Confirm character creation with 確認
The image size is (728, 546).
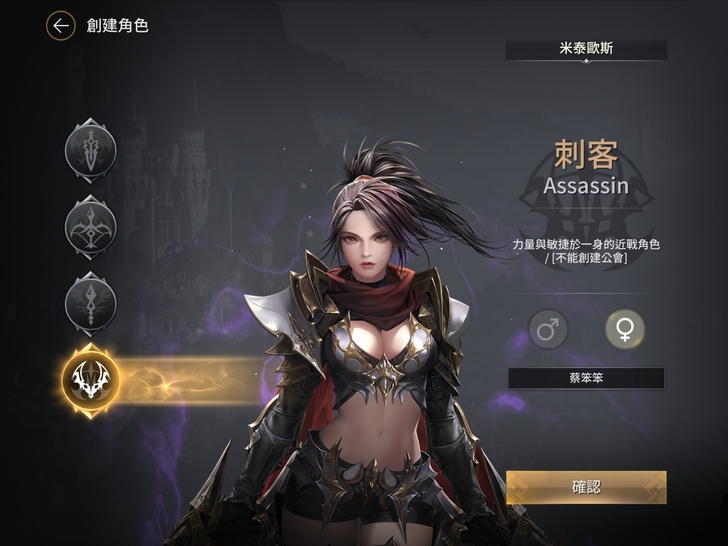click(x=586, y=487)
